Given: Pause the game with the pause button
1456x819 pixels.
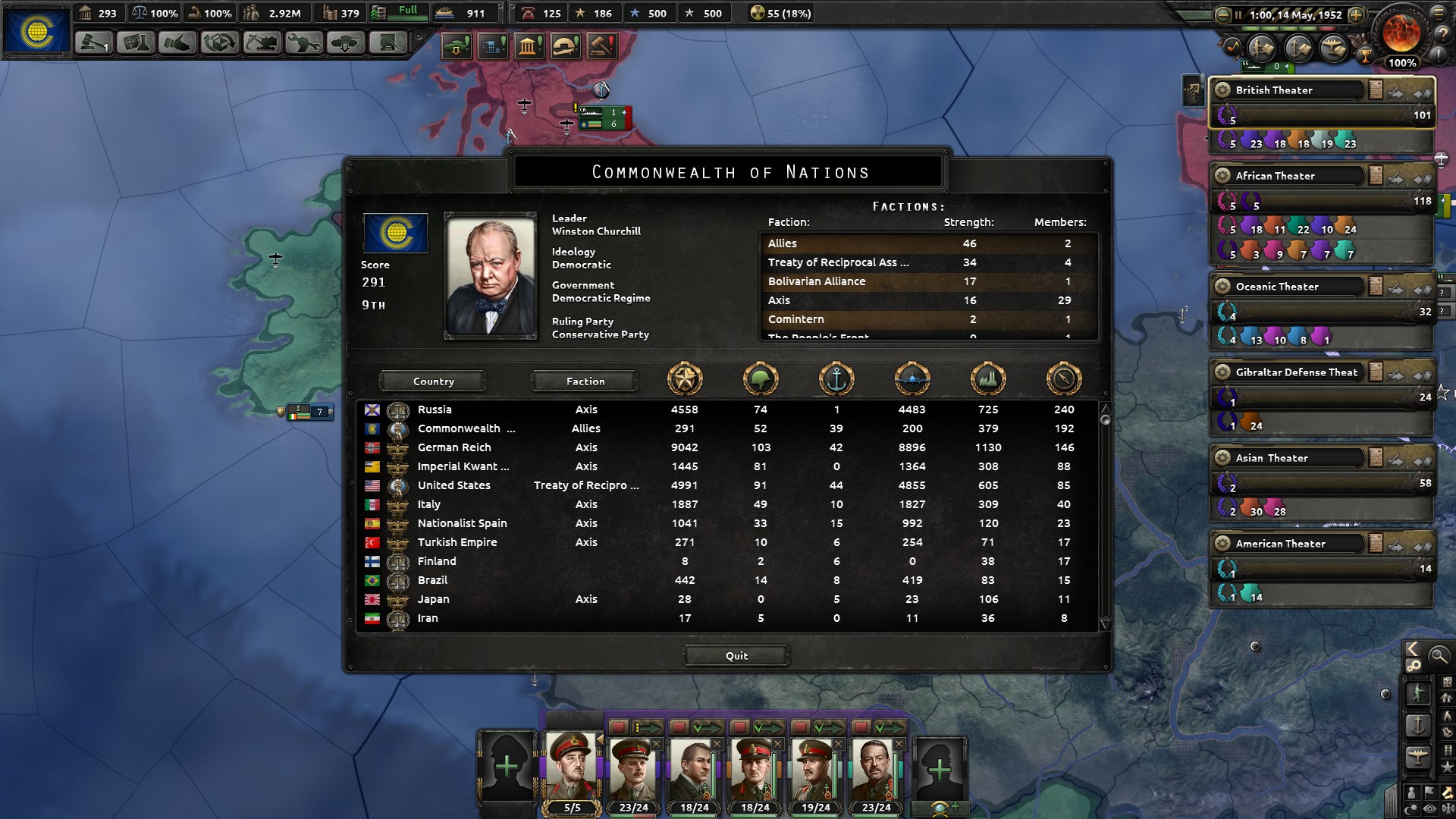Looking at the screenshot, I should (1238, 15).
